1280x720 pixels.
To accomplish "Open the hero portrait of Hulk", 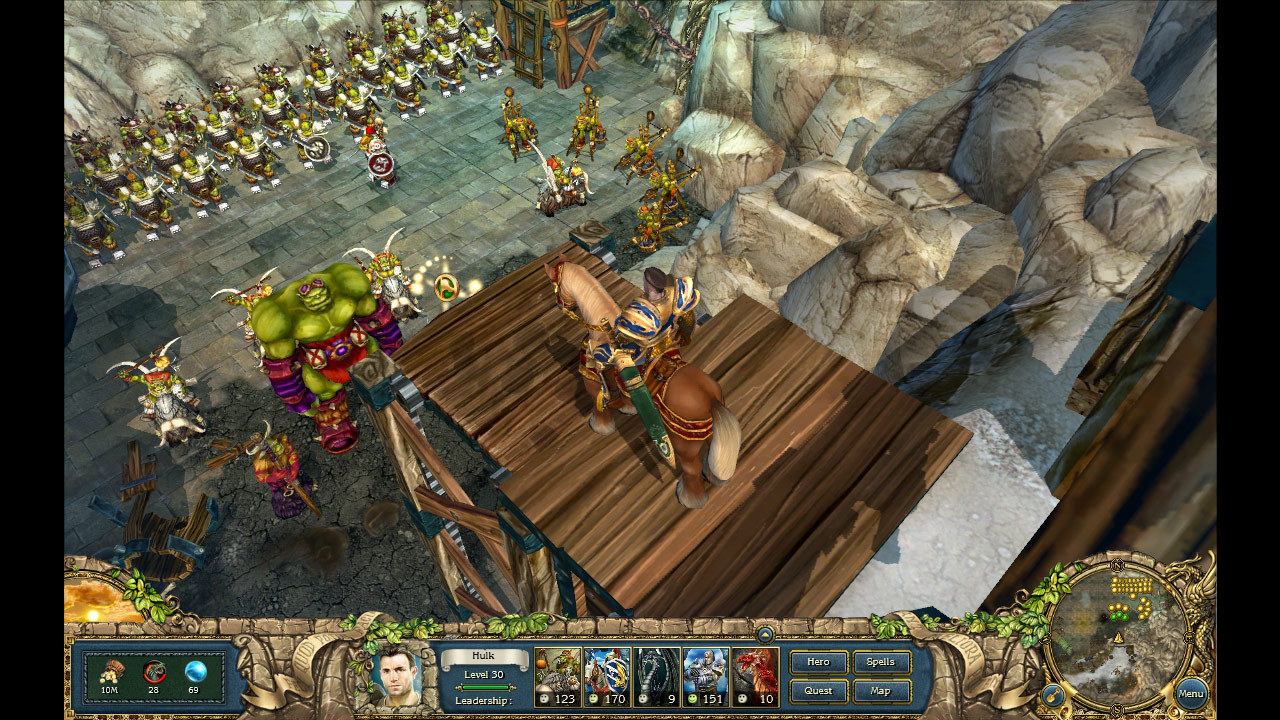I will point(396,680).
